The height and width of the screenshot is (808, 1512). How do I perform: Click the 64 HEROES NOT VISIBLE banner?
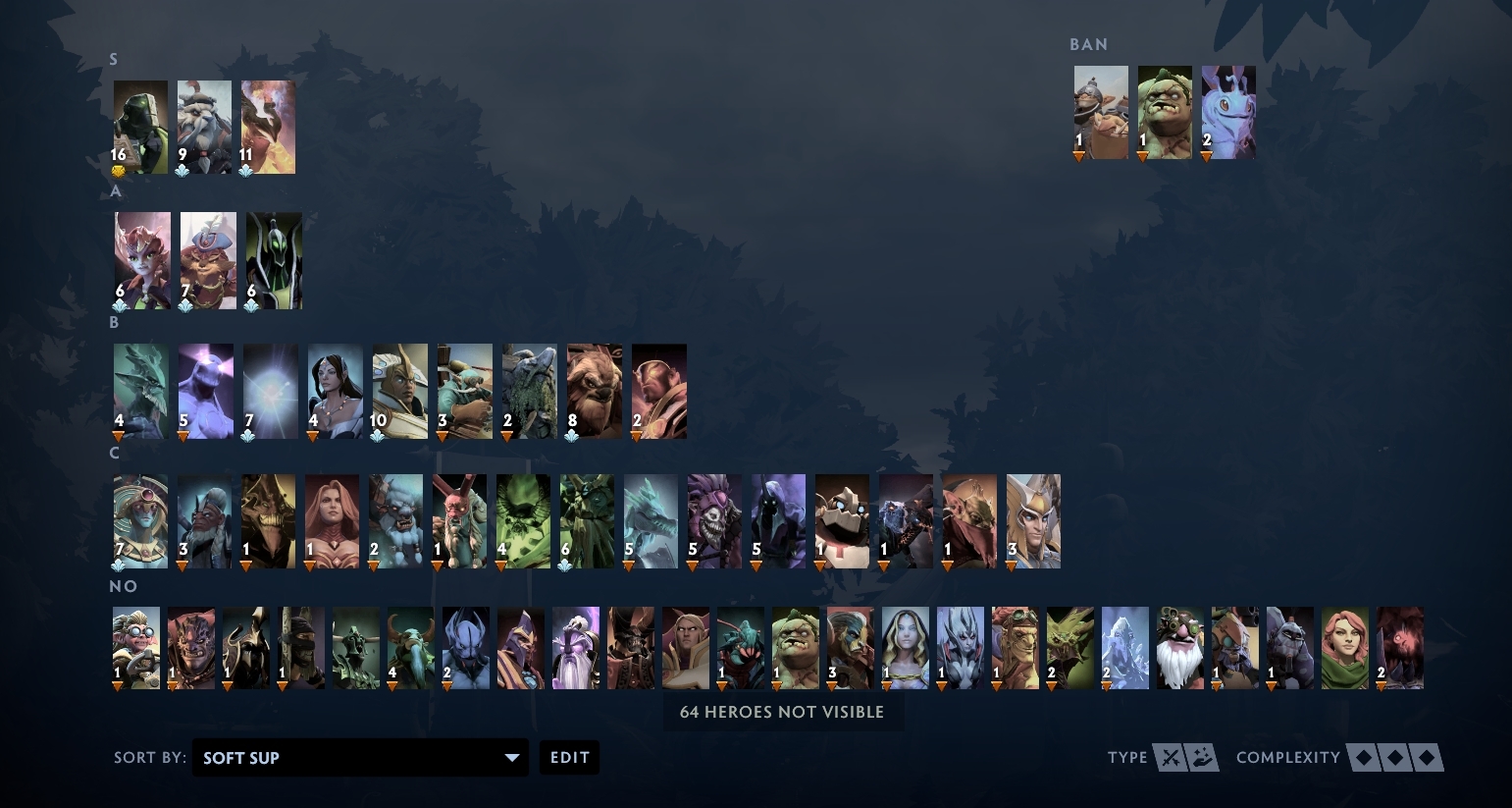[781, 712]
